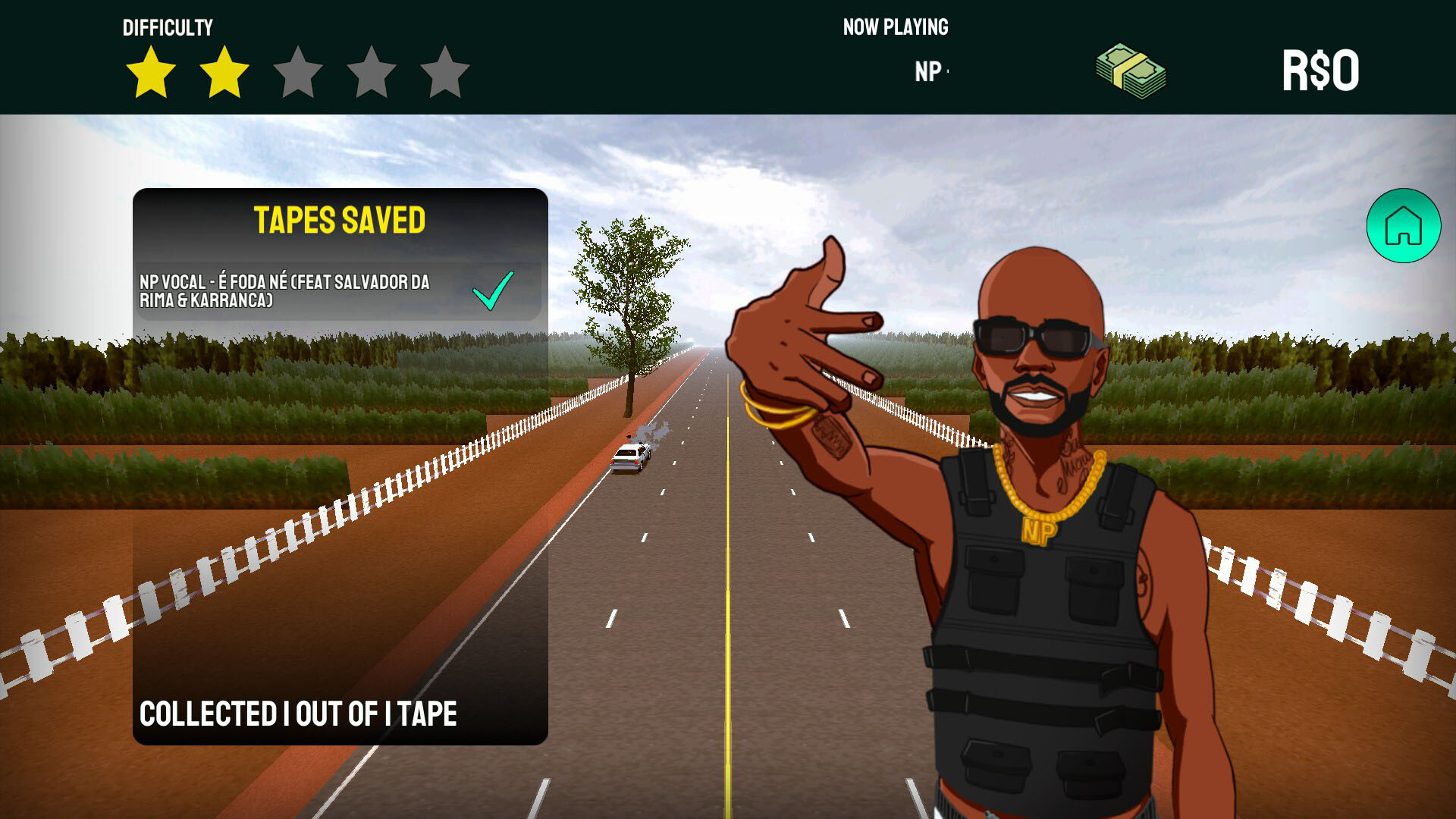
Task: Adjust difficulty using the star rating bar
Action: (297, 73)
